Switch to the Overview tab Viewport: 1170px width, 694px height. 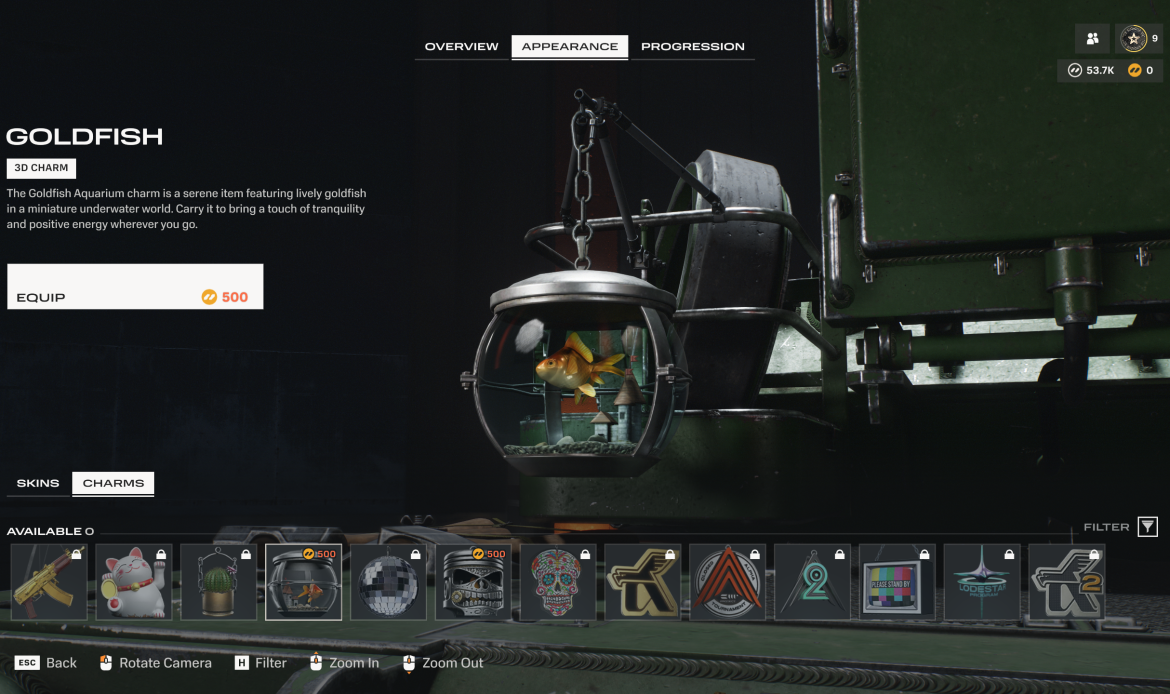point(461,47)
